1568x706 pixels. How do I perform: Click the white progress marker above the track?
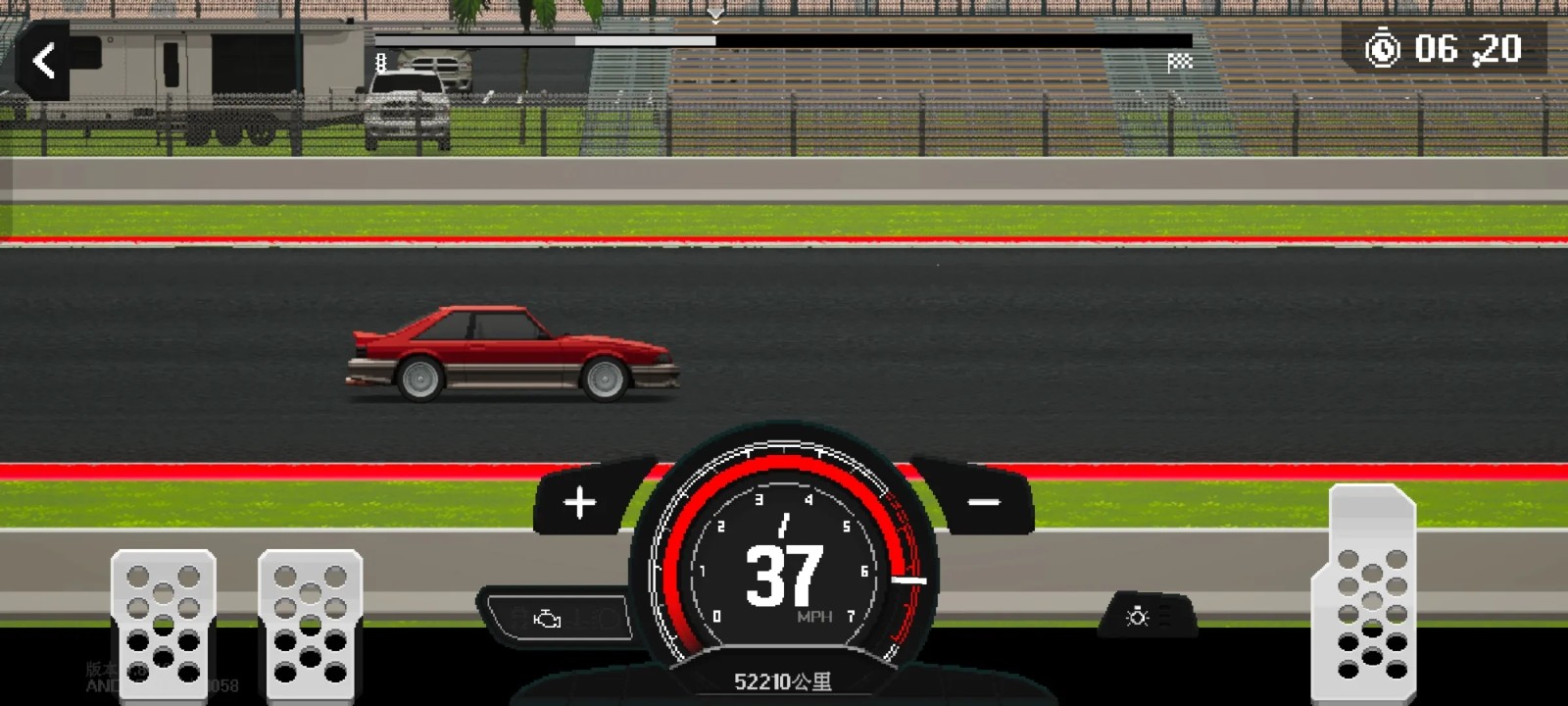(x=713, y=15)
